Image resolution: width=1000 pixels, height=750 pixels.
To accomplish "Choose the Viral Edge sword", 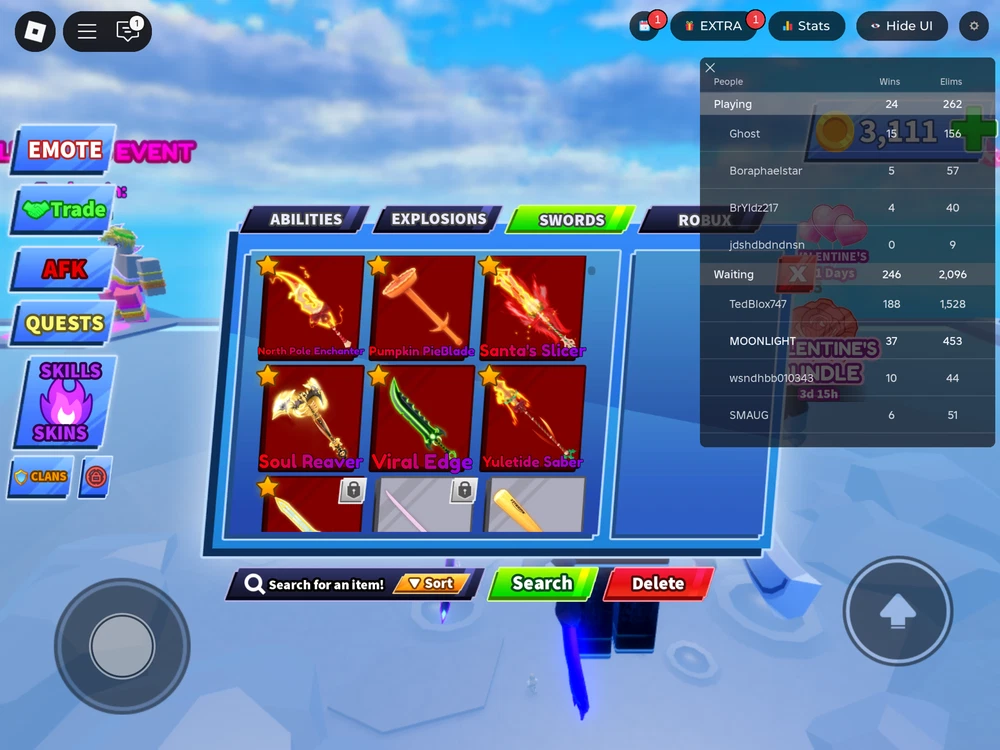I will [422, 415].
